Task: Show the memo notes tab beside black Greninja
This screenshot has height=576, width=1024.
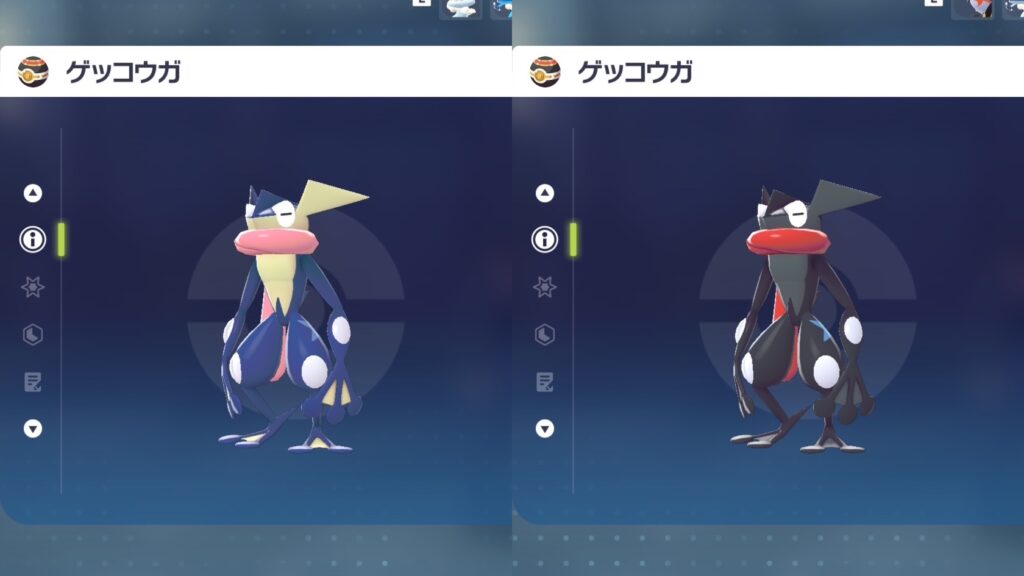Action: (x=545, y=381)
